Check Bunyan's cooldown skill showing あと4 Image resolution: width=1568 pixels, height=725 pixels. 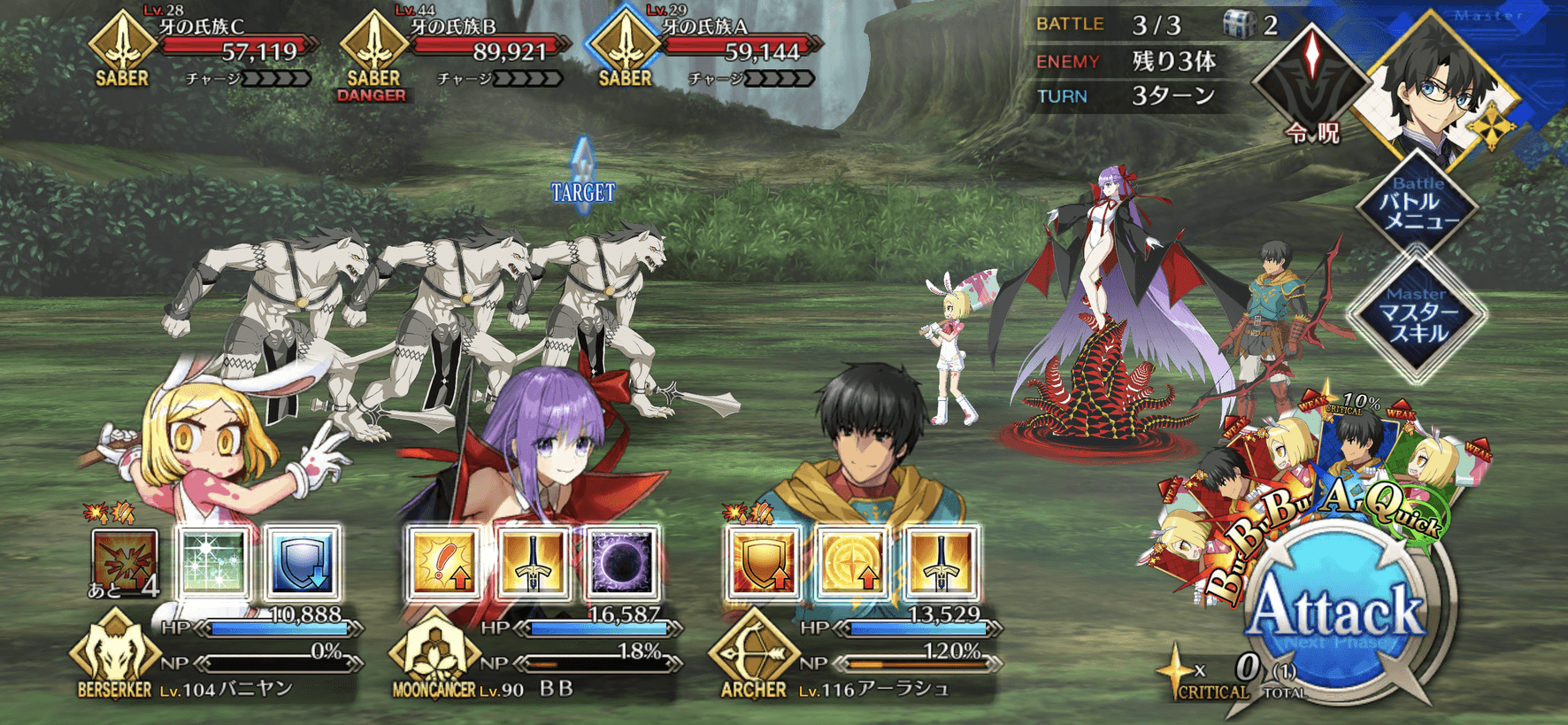tap(126, 563)
